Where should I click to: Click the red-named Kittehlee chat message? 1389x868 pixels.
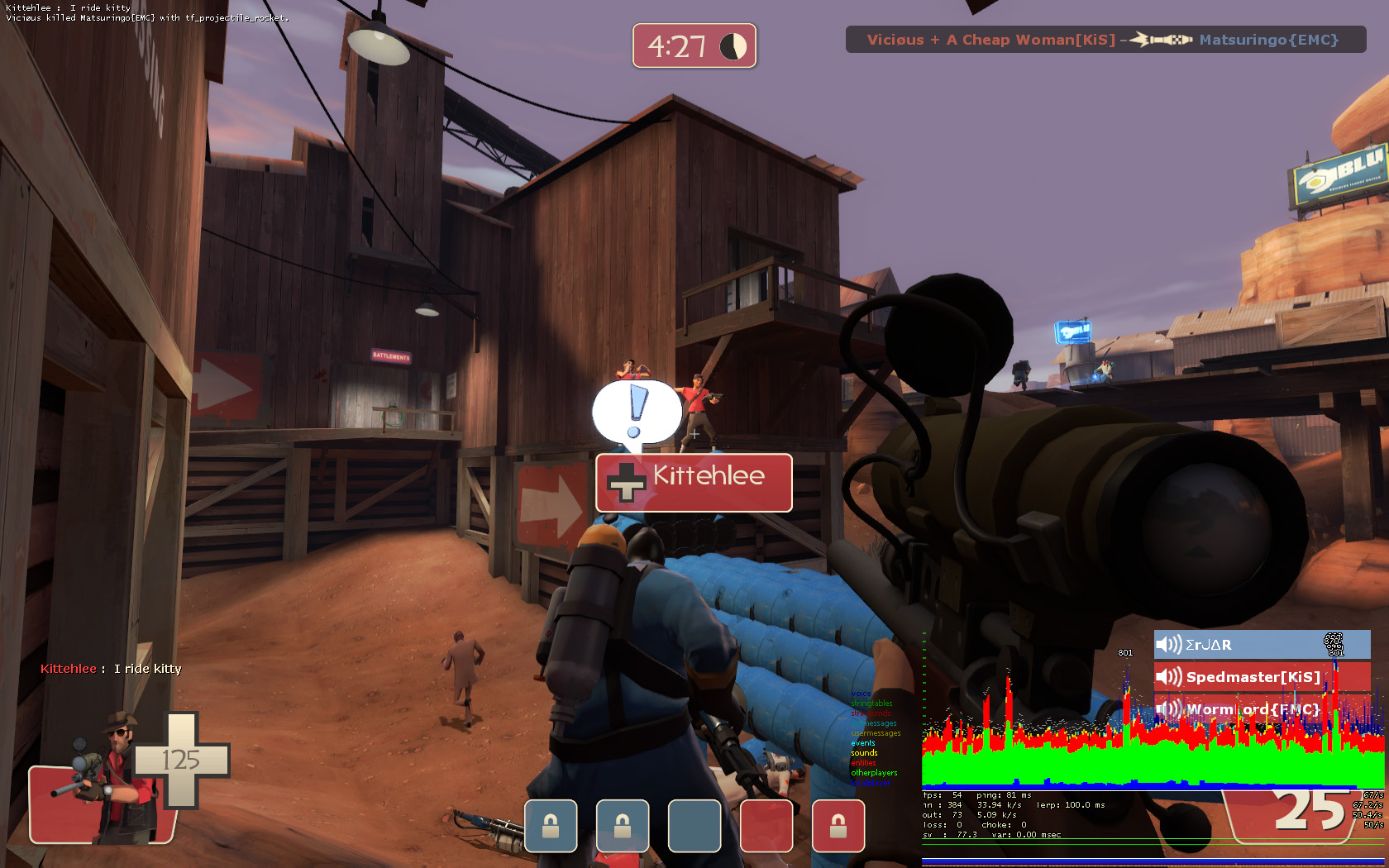click(111, 669)
